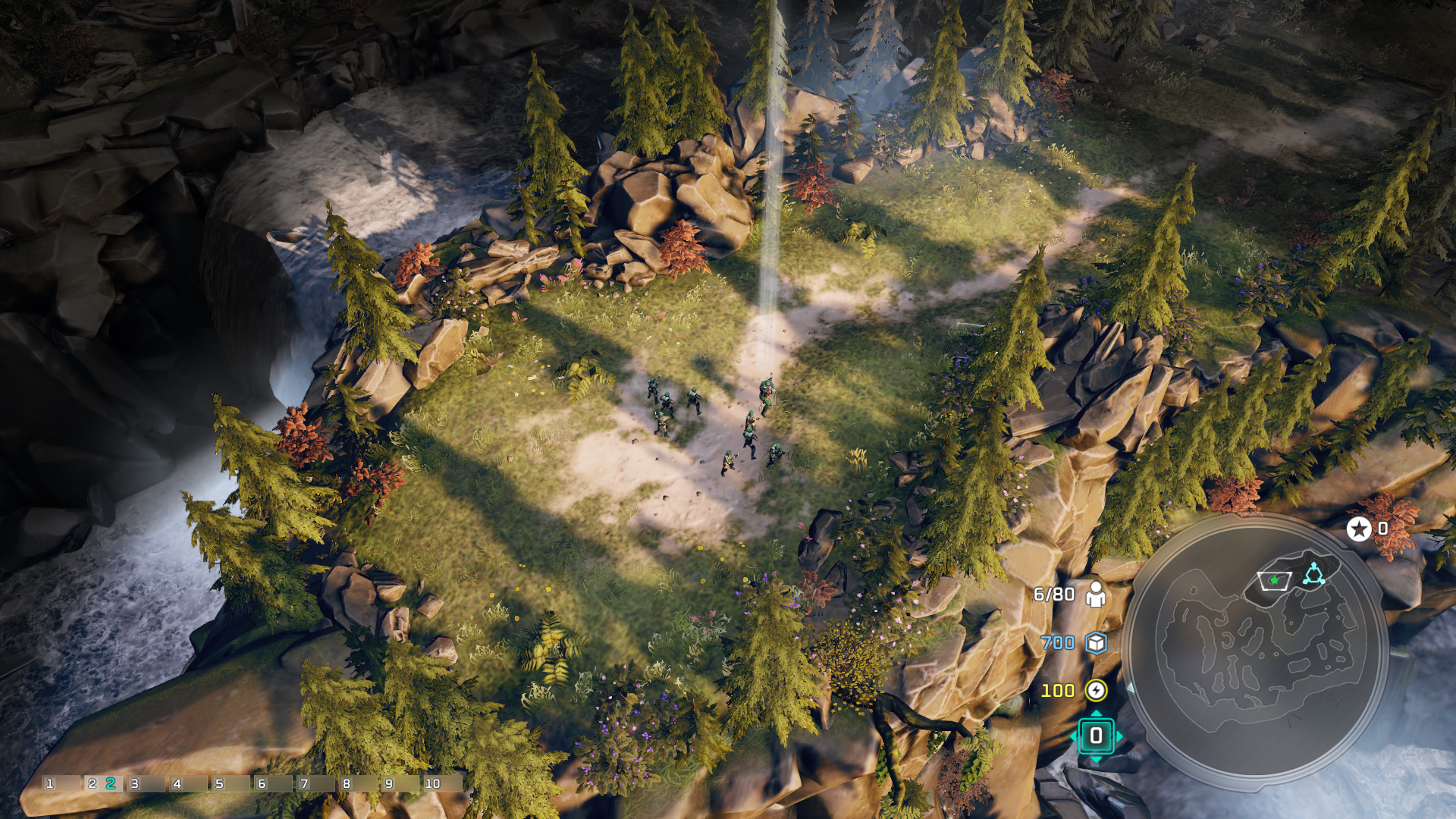1456x819 pixels.
Task: Choose control group slot 7
Action: [x=315, y=783]
